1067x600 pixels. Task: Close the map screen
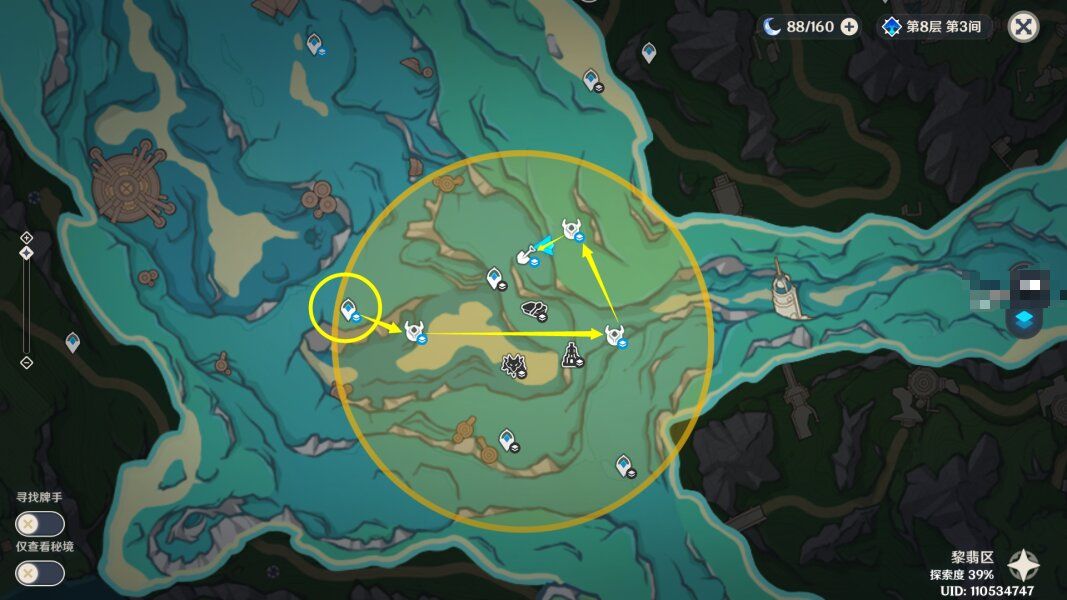point(1023,27)
